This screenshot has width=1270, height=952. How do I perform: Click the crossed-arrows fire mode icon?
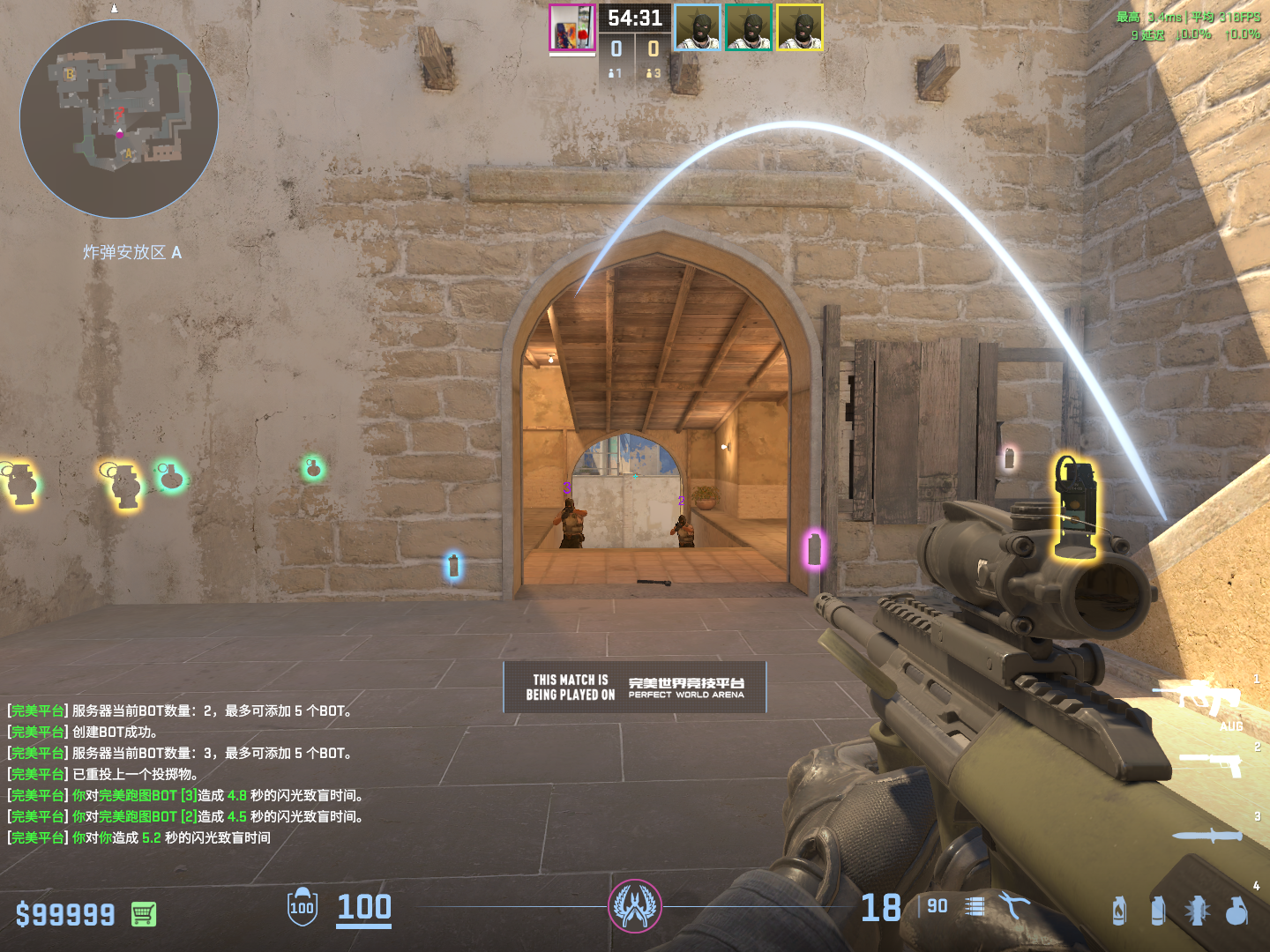click(1013, 906)
